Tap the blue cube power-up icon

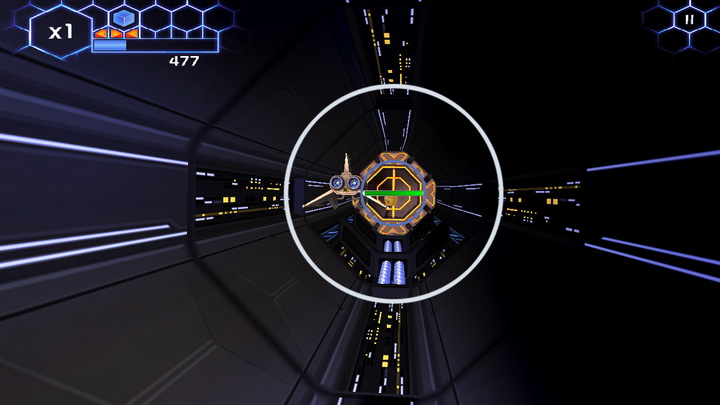[123, 17]
